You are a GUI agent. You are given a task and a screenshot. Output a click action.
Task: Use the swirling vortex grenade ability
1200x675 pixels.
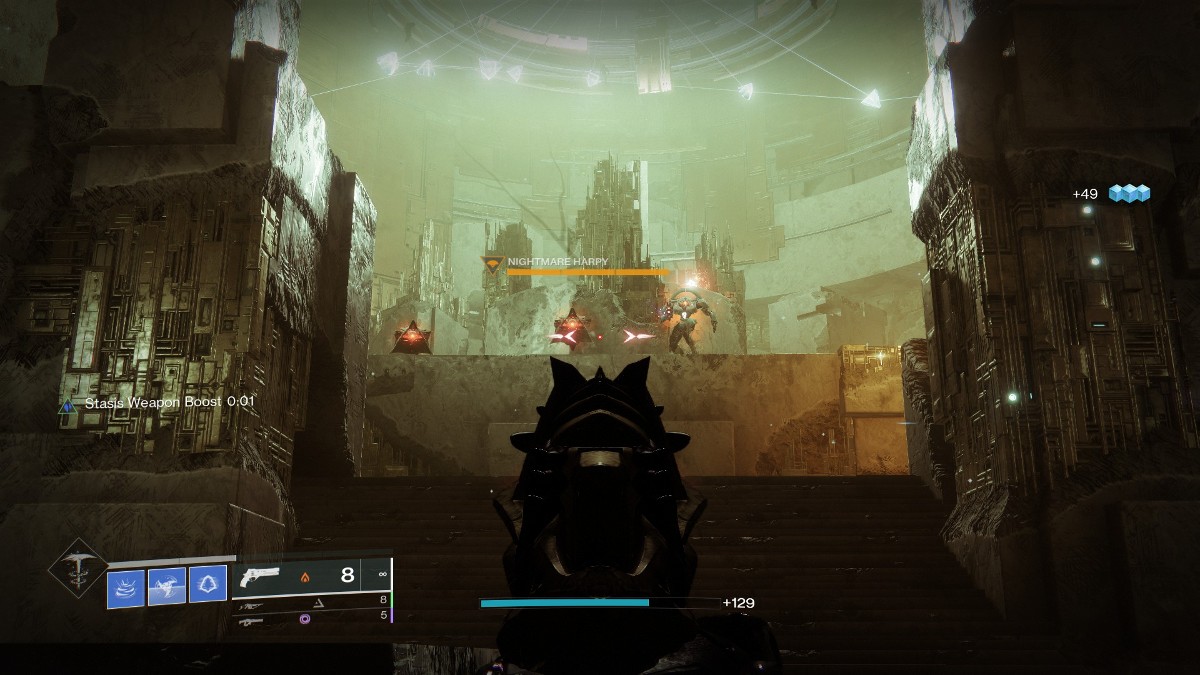[126, 588]
